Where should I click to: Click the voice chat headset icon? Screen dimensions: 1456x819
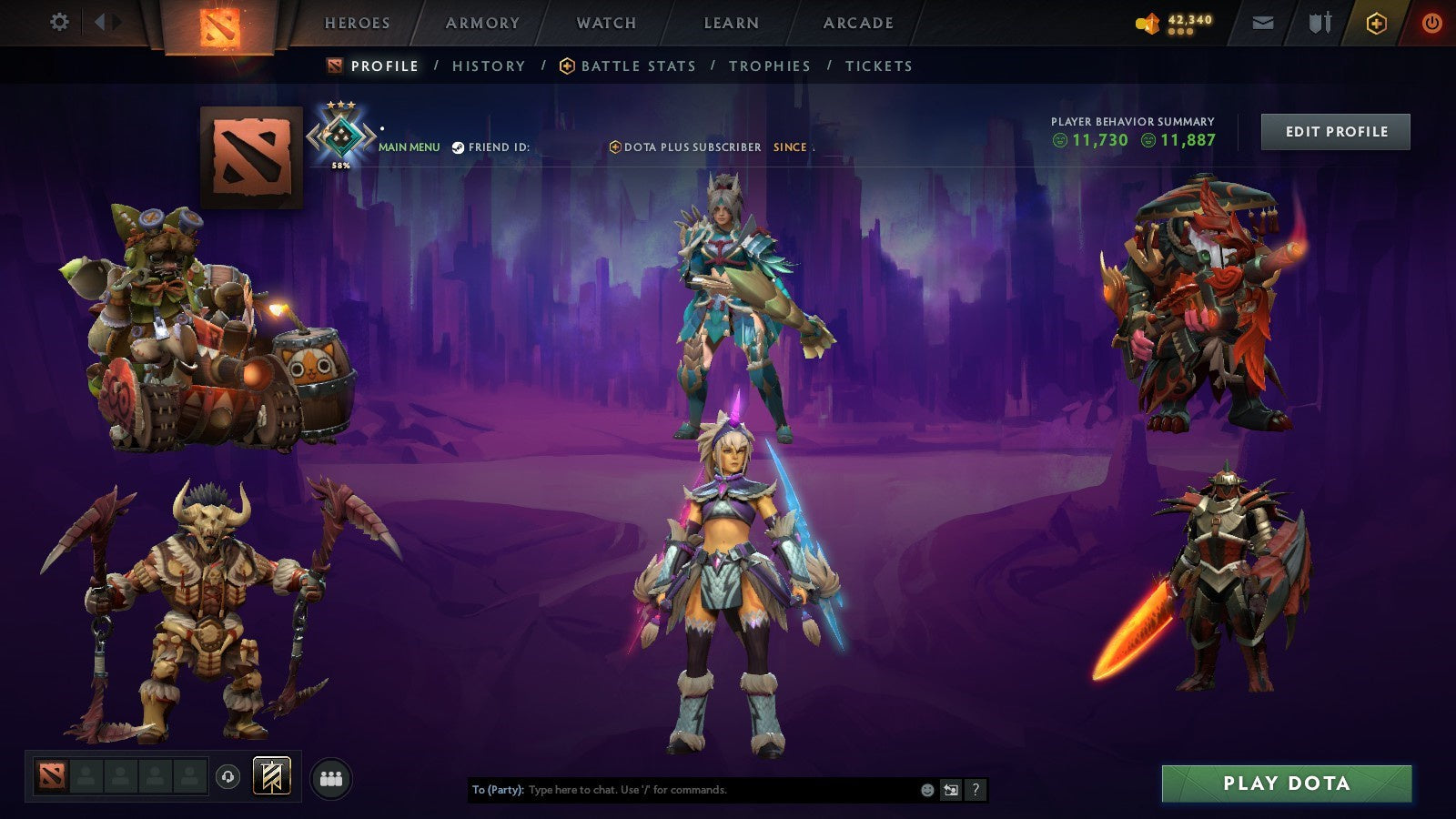tap(226, 775)
